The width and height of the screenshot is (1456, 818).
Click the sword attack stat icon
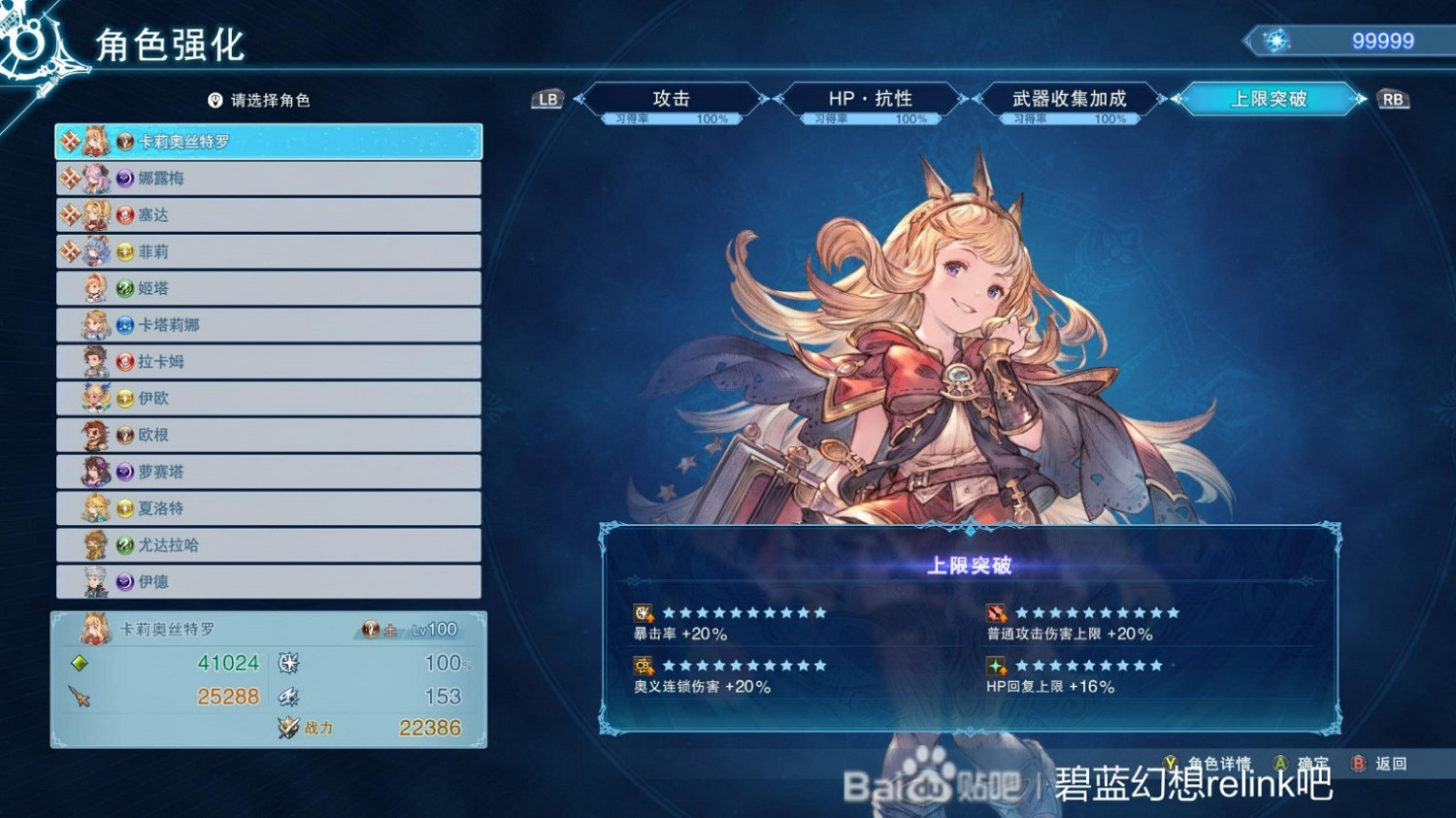click(x=78, y=696)
